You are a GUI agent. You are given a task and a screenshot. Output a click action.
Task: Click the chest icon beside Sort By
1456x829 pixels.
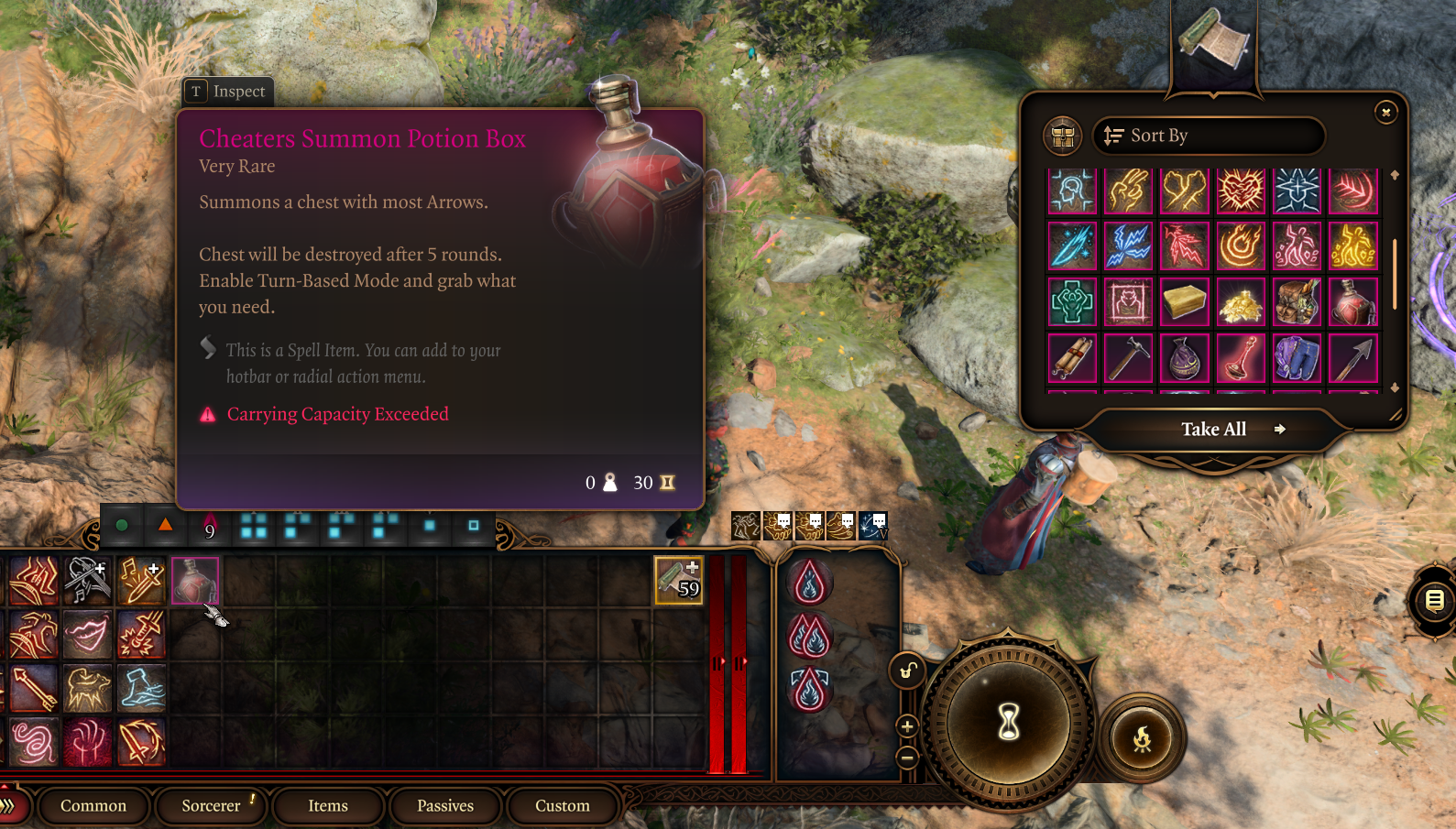click(x=1063, y=136)
